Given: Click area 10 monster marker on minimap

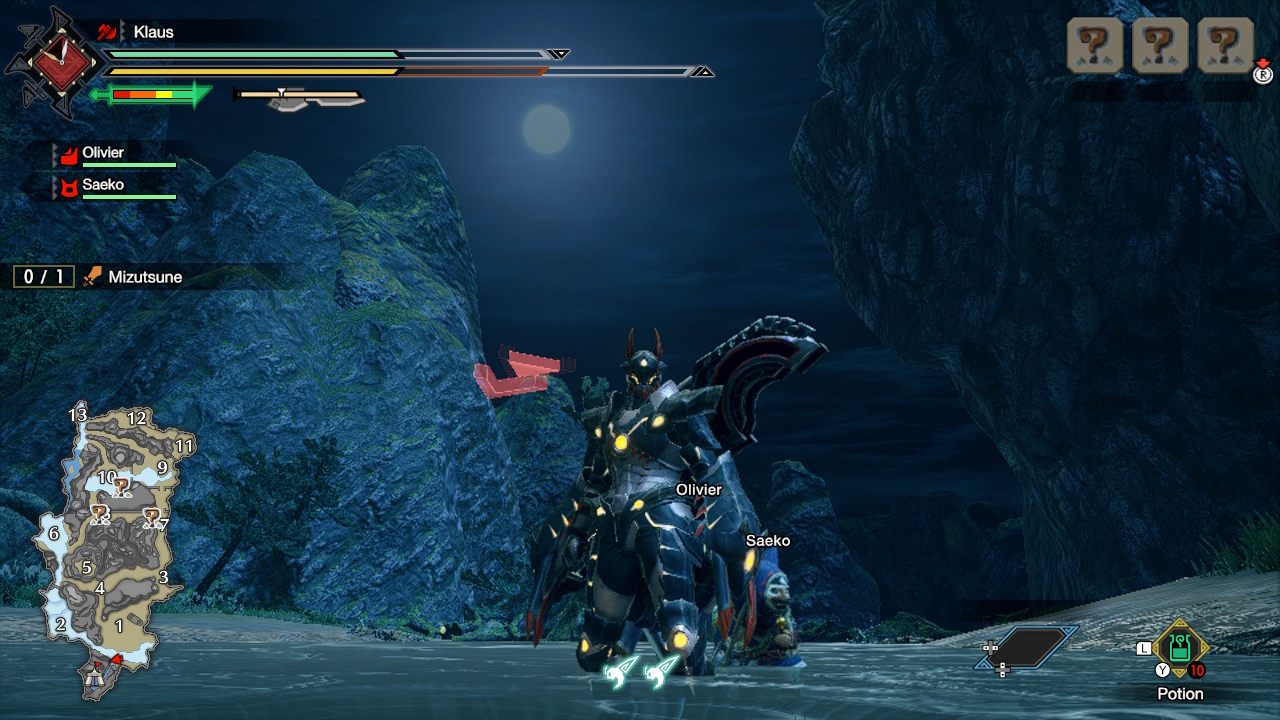Looking at the screenshot, I should 122,488.
